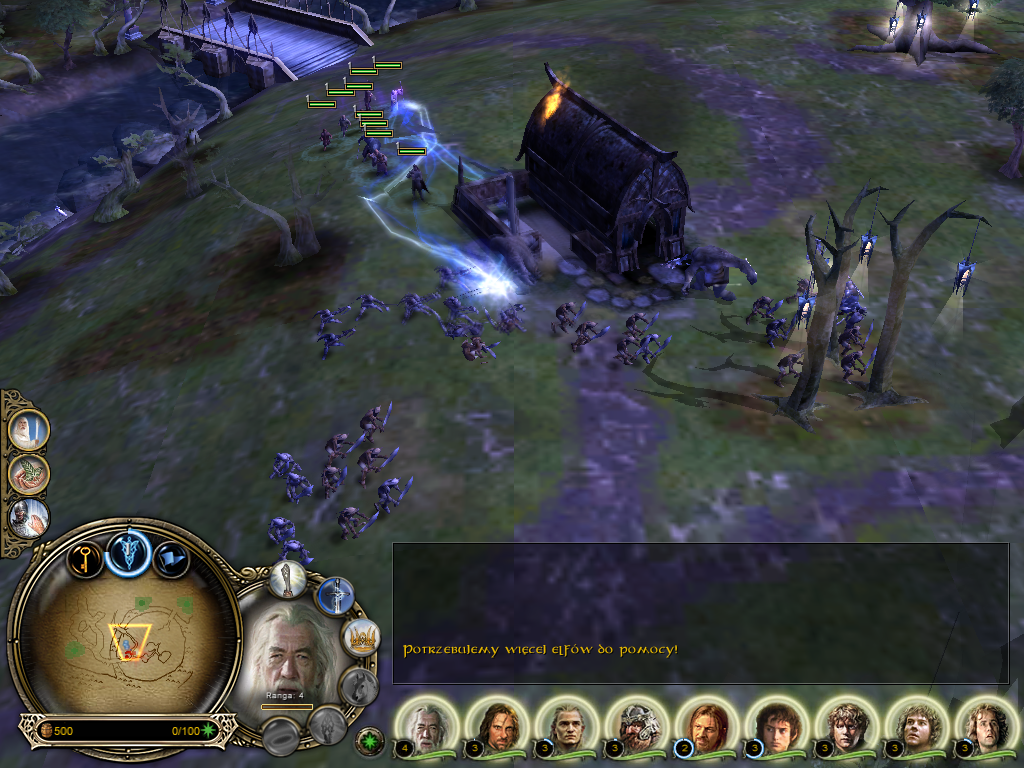Activate the white-robed wizard with staff power
The image size is (1024, 768).
point(27,430)
